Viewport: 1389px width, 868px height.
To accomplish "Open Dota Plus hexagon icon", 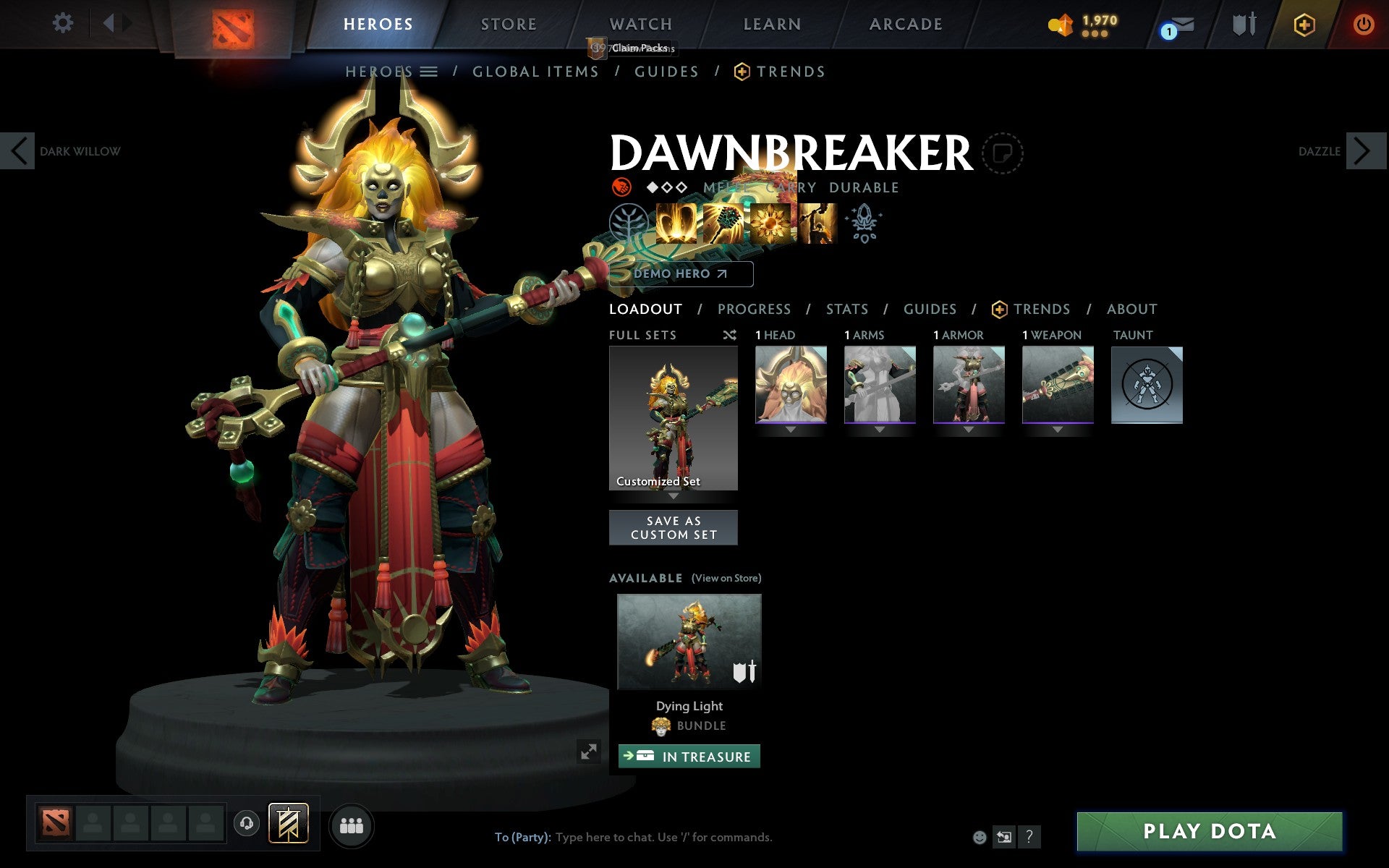I will pyautogui.click(x=1304, y=24).
